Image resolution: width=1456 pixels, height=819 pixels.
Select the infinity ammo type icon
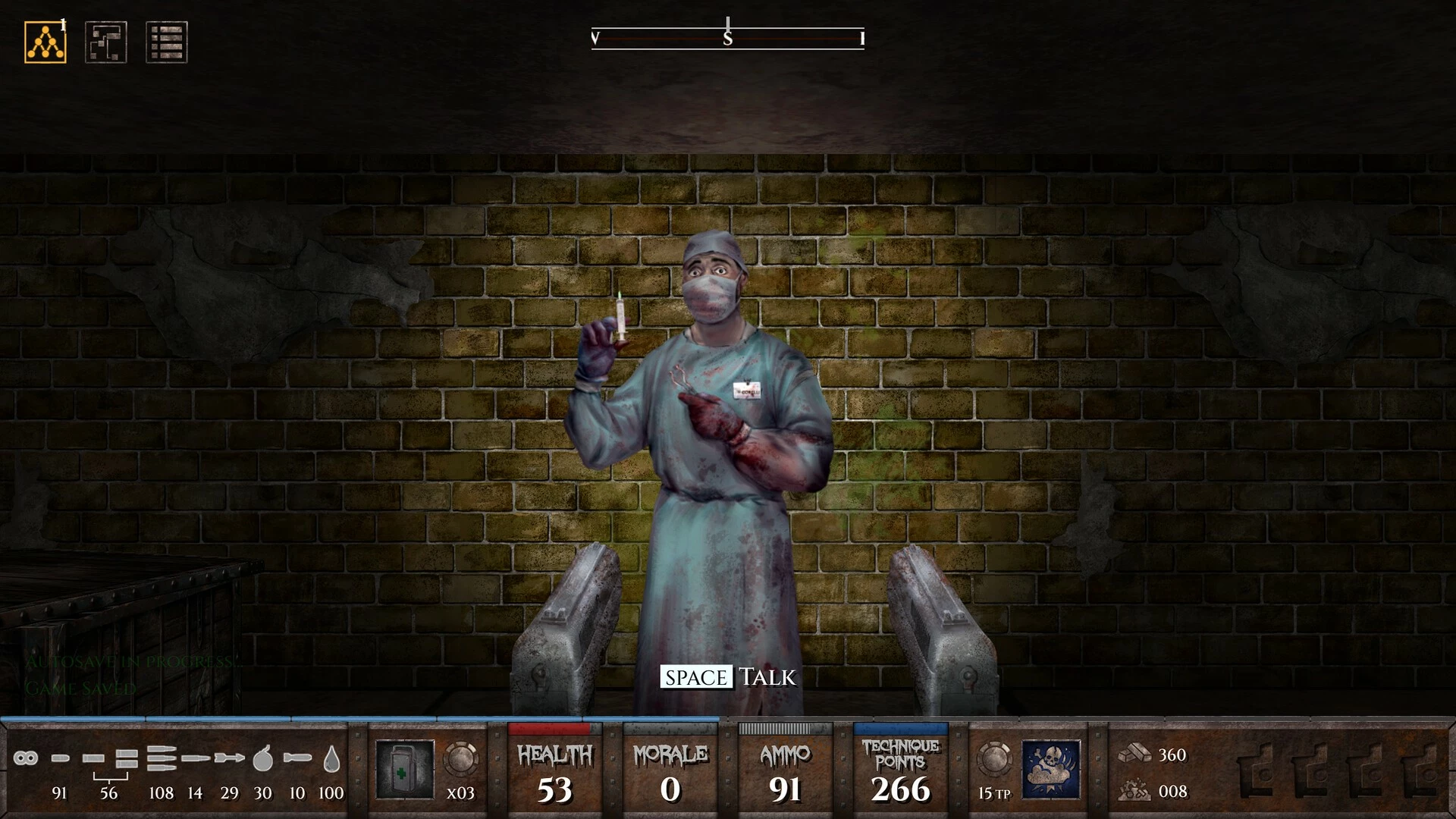[x=25, y=758]
